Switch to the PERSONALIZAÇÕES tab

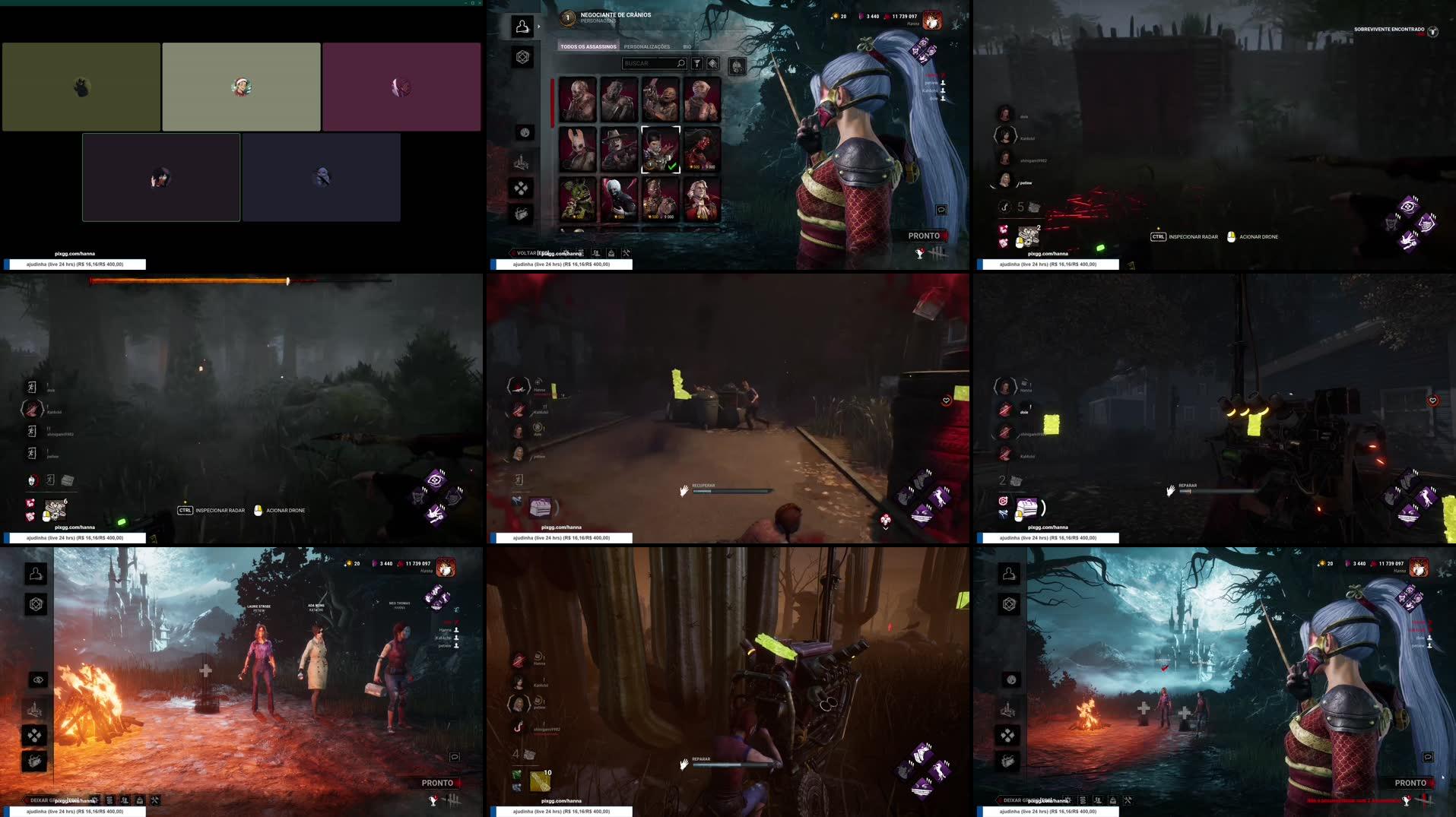click(648, 47)
